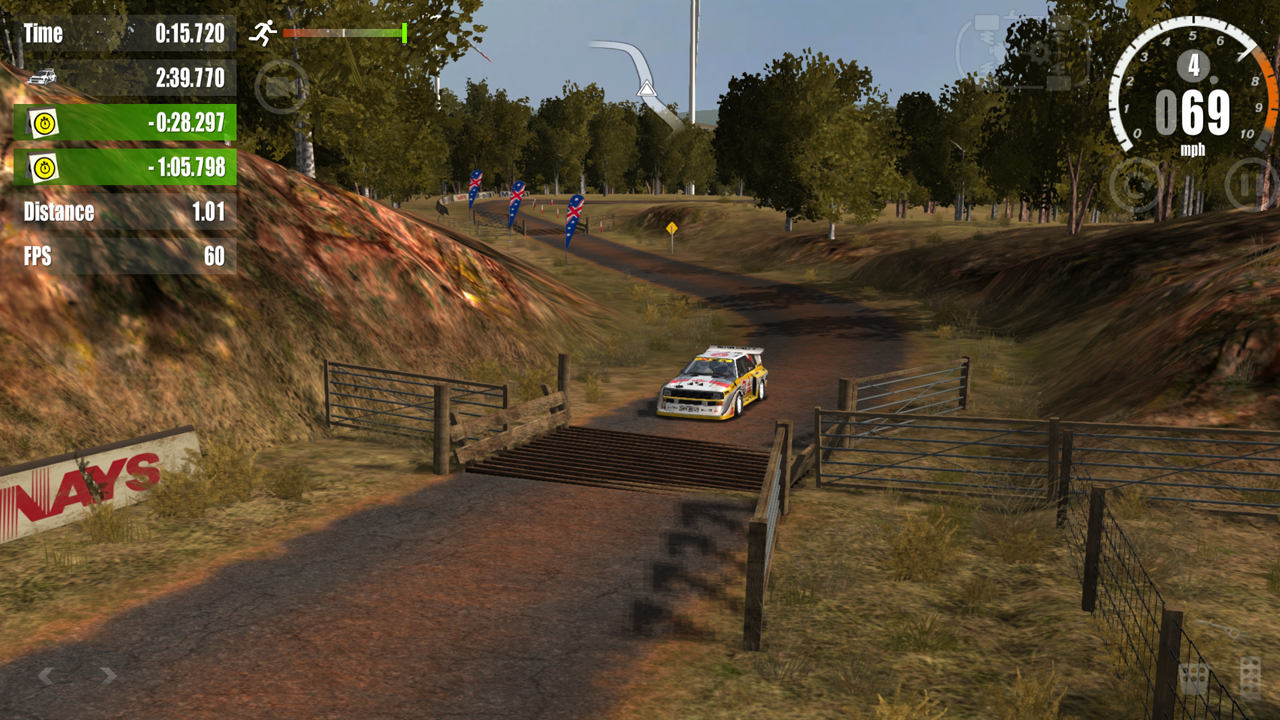The image size is (1280, 720).
Task: Switch view with the camera button
Action: [281, 87]
